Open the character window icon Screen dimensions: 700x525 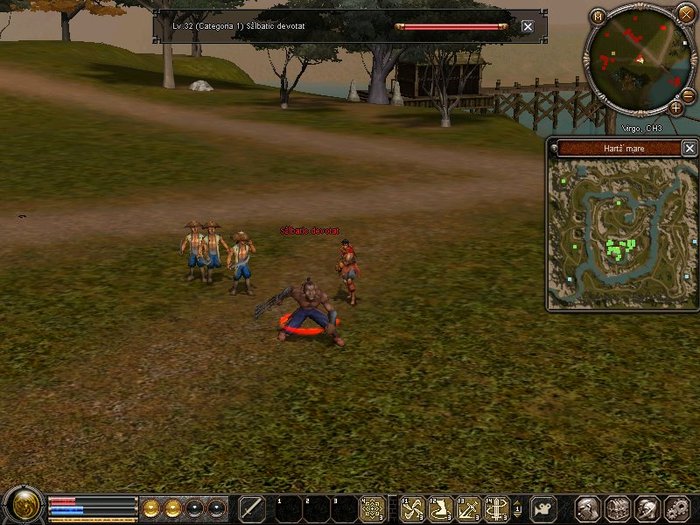588,508
